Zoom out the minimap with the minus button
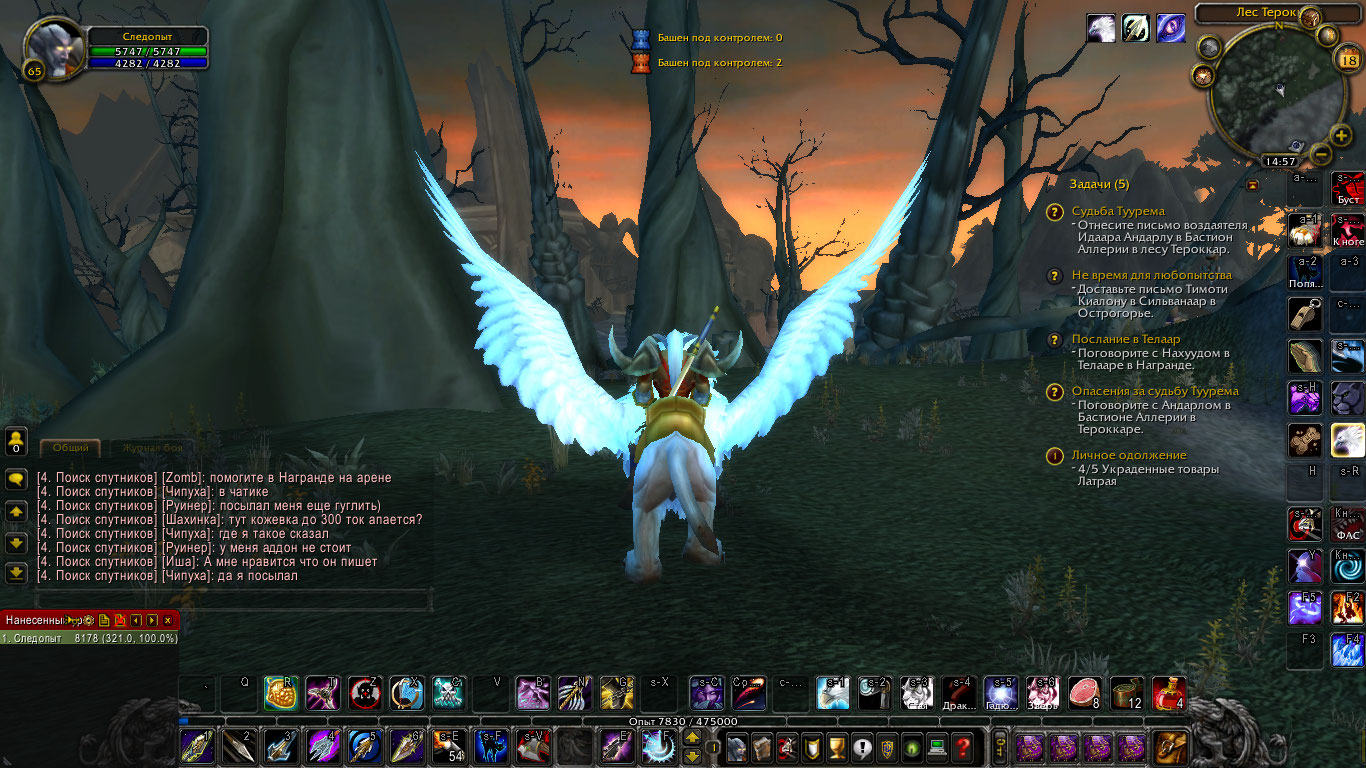This screenshot has width=1366, height=768. pos(1319,154)
